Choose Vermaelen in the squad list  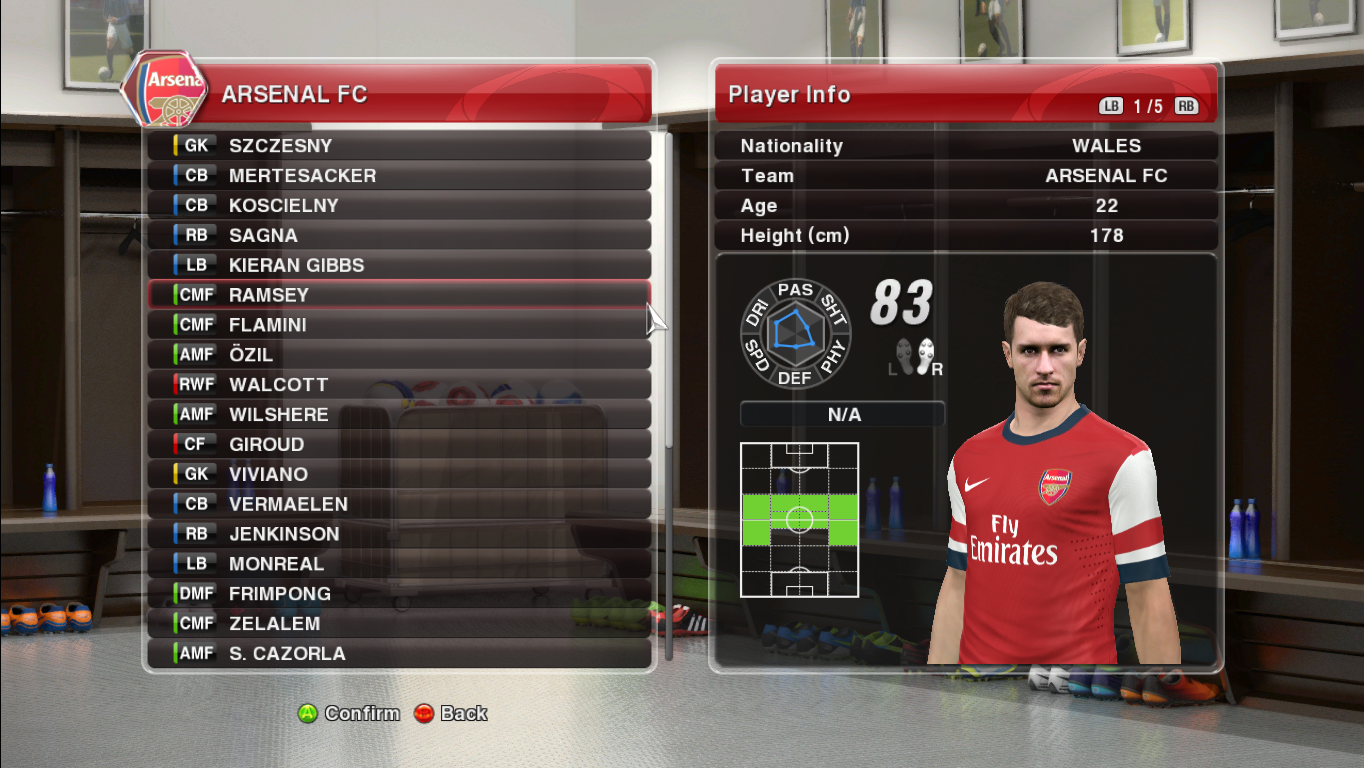pyautogui.click(x=400, y=504)
